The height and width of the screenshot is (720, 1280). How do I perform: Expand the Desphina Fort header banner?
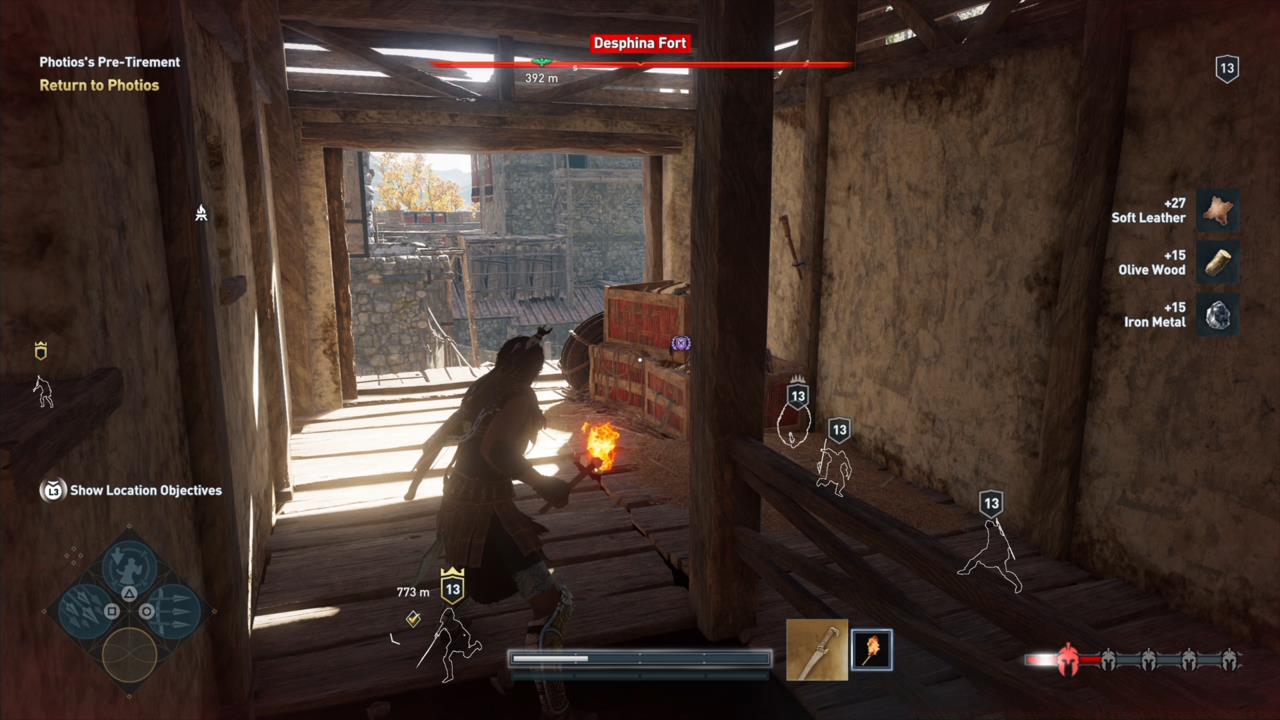(x=640, y=43)
